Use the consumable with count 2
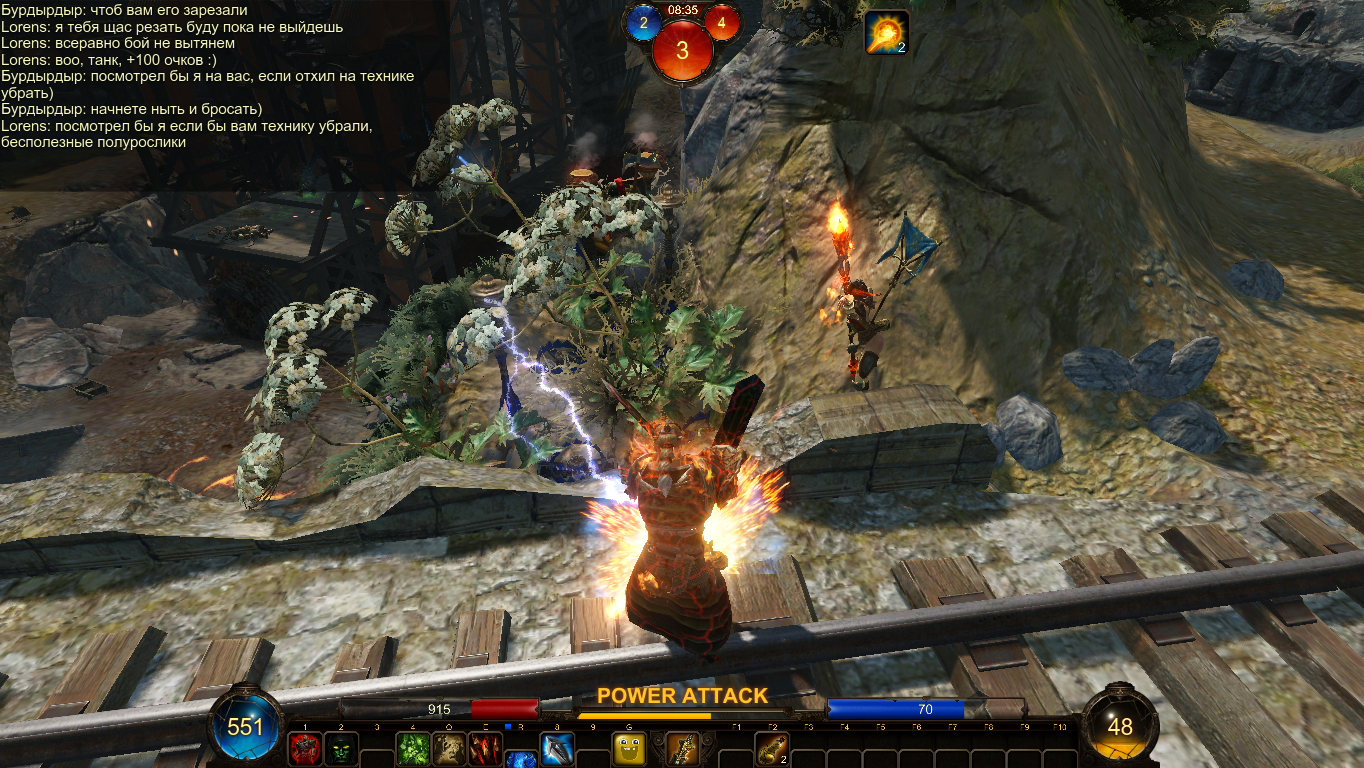The image size is (1364, 768). click(771, 749)
